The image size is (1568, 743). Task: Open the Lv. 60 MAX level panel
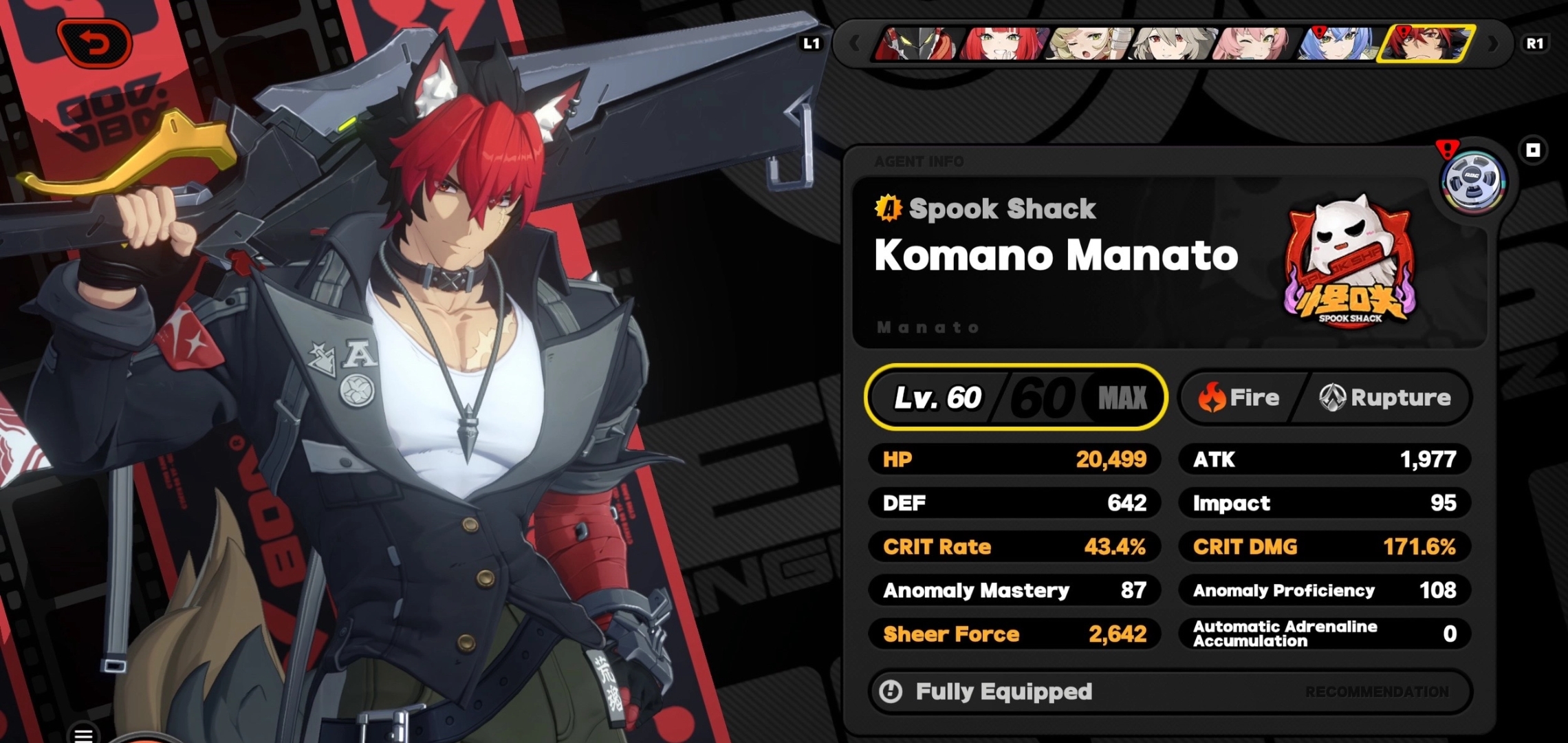tap(1016, 398)
